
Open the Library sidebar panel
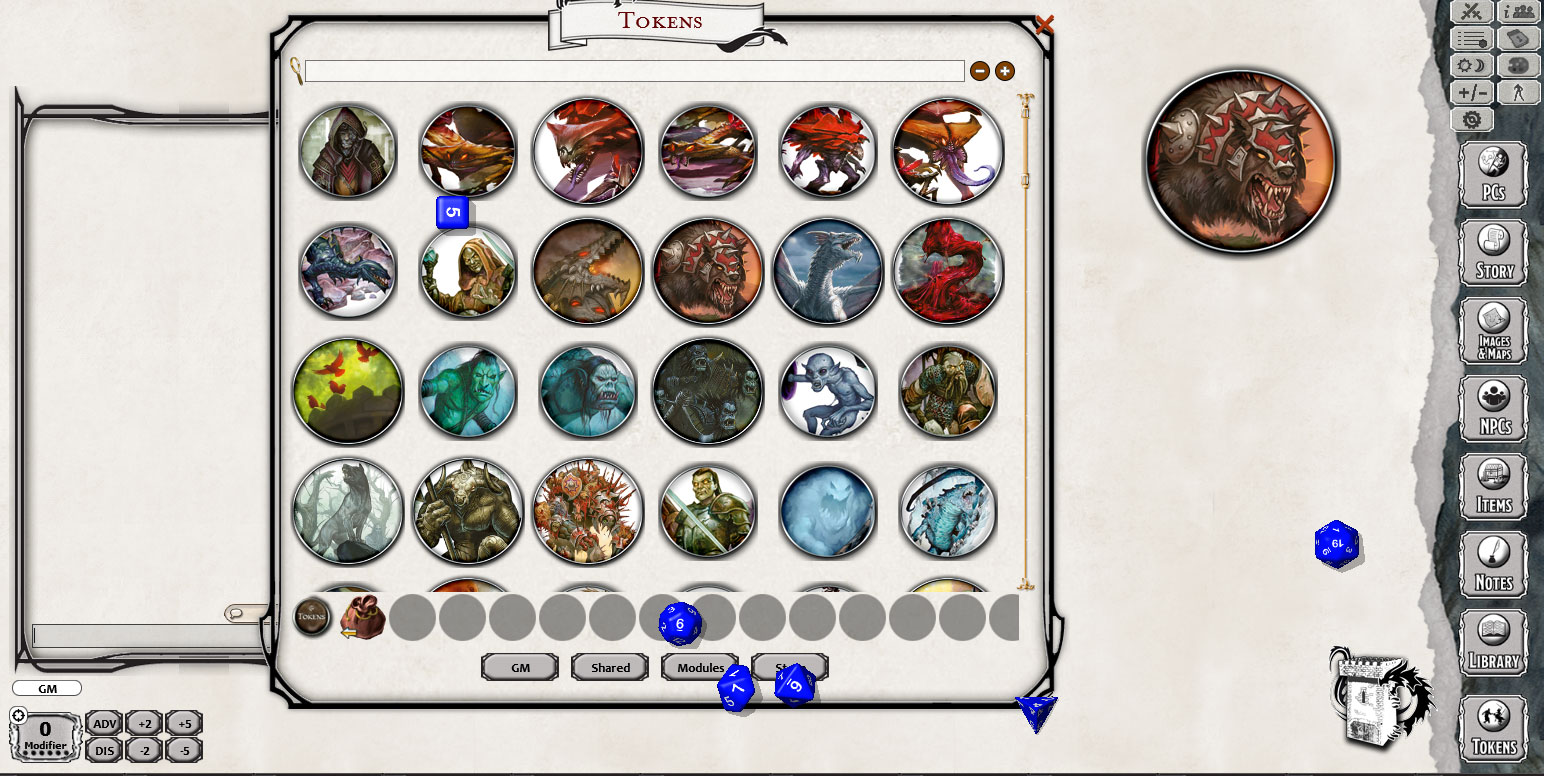(x=1492, y=642)
